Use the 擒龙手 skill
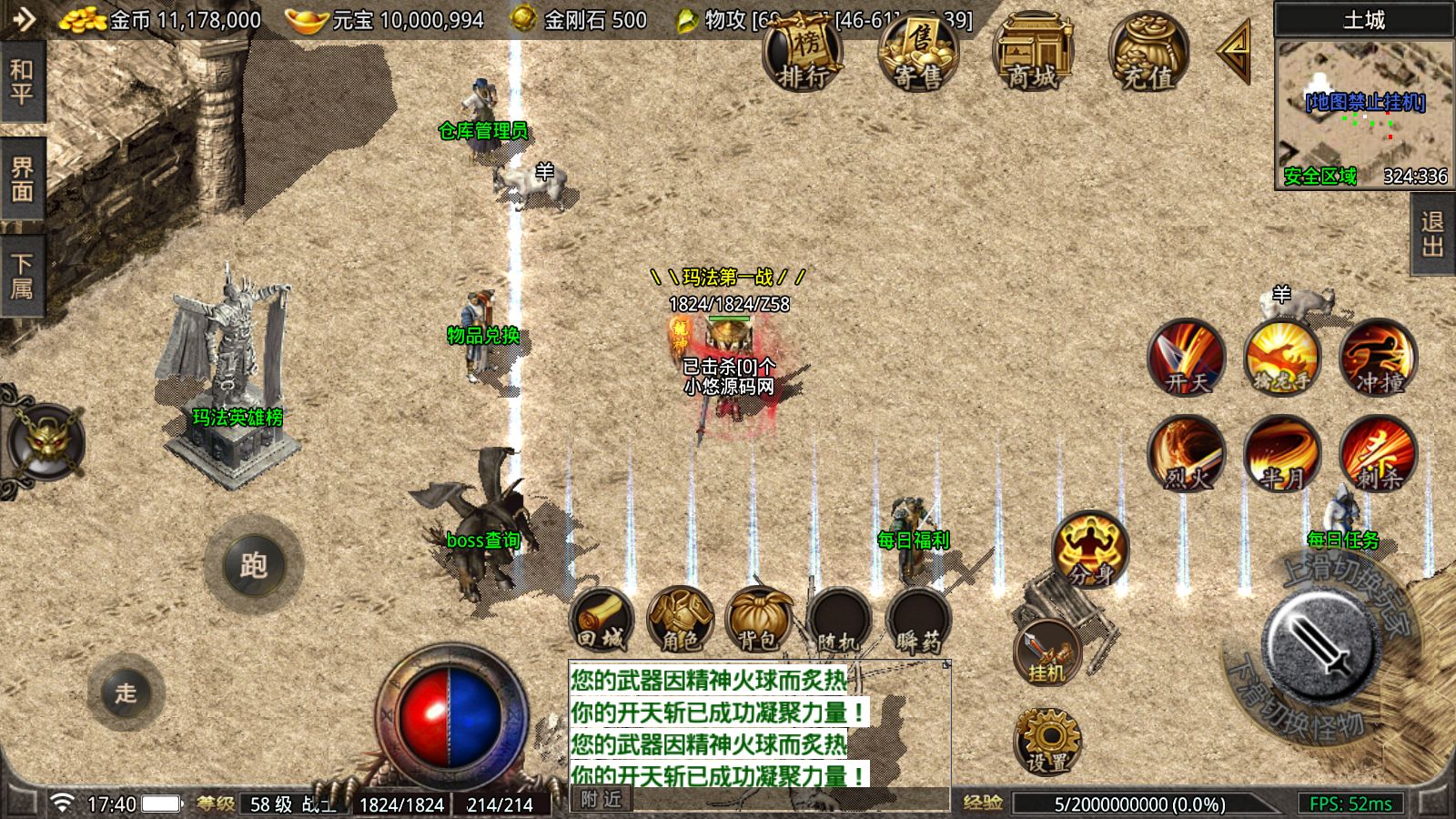The image size is (1456, 819). pos(1281,358)
